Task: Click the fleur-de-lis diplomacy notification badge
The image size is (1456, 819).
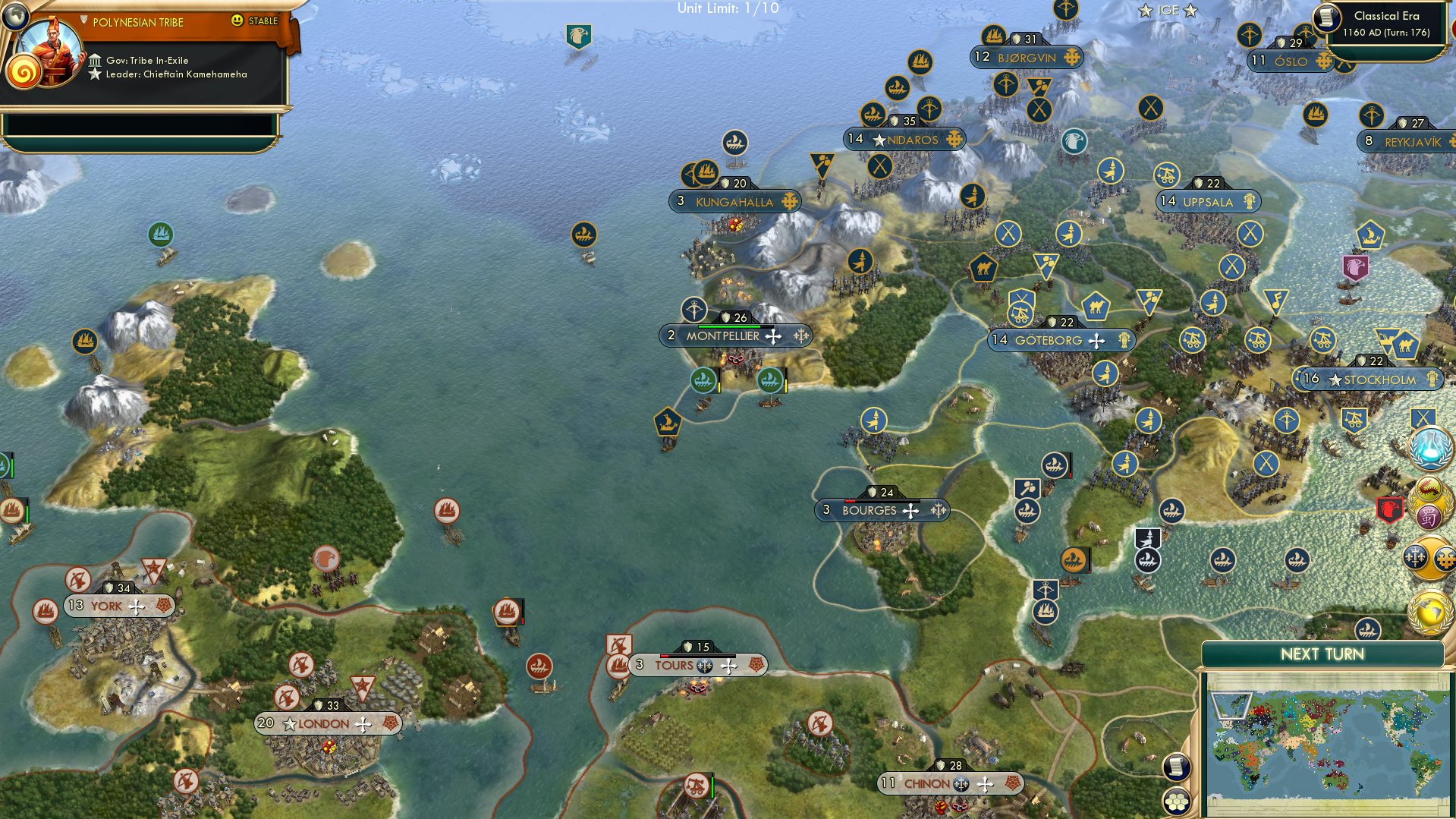Action: [1416, 556]
